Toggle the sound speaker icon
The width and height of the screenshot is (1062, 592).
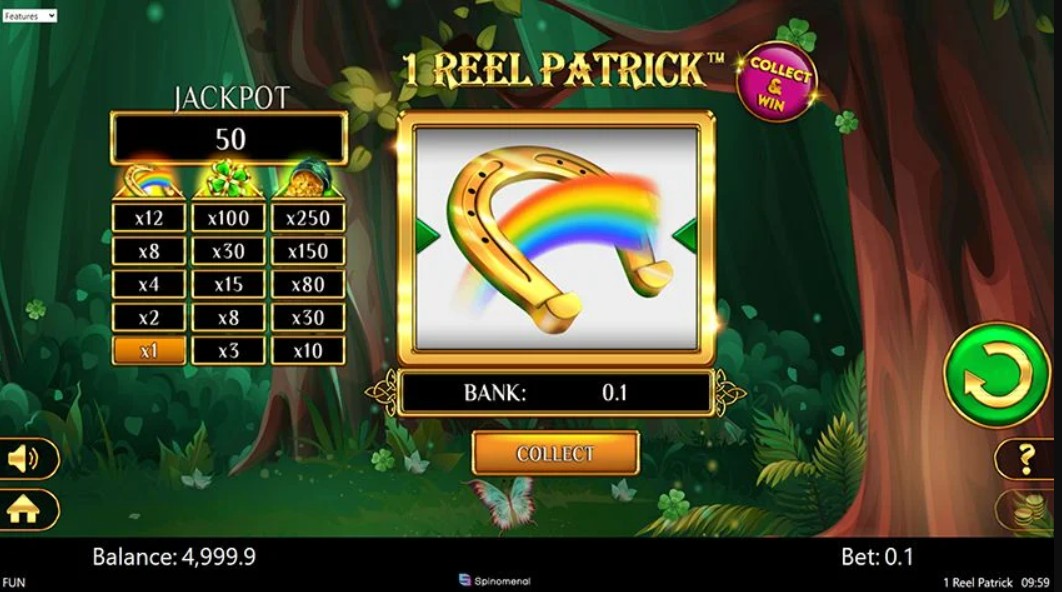[24, 459]
